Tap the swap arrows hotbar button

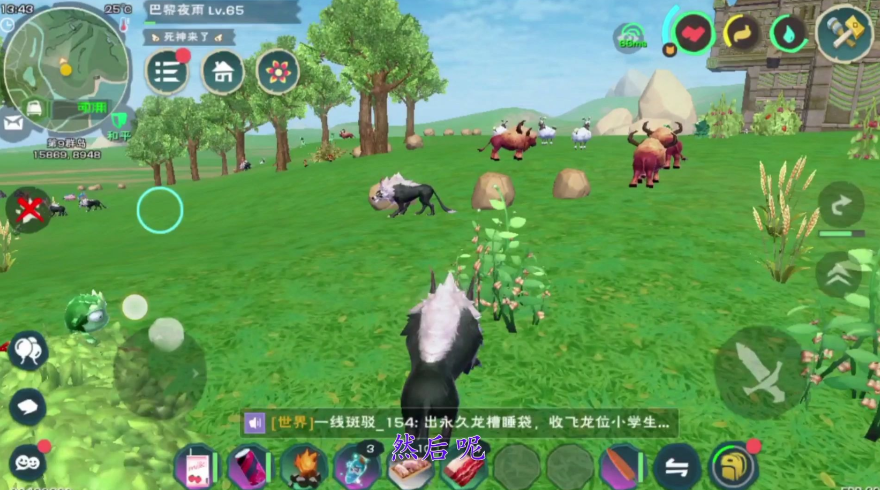[x=677, y=467]
